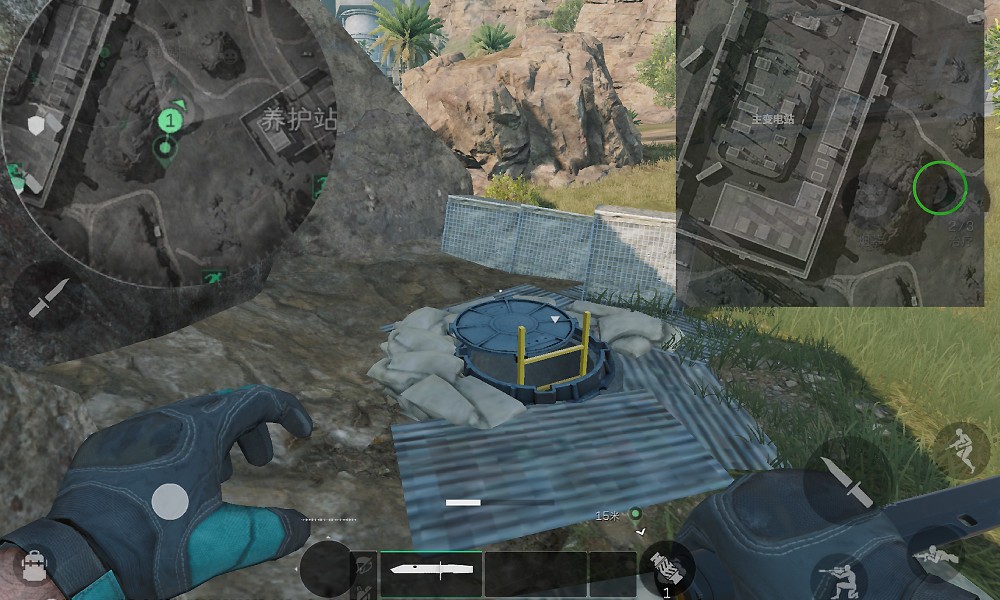Image resolution: width=1000 pixels, height=600 pixels.
Task: Tap the white movement joystick knob
Action: point(170,502)
